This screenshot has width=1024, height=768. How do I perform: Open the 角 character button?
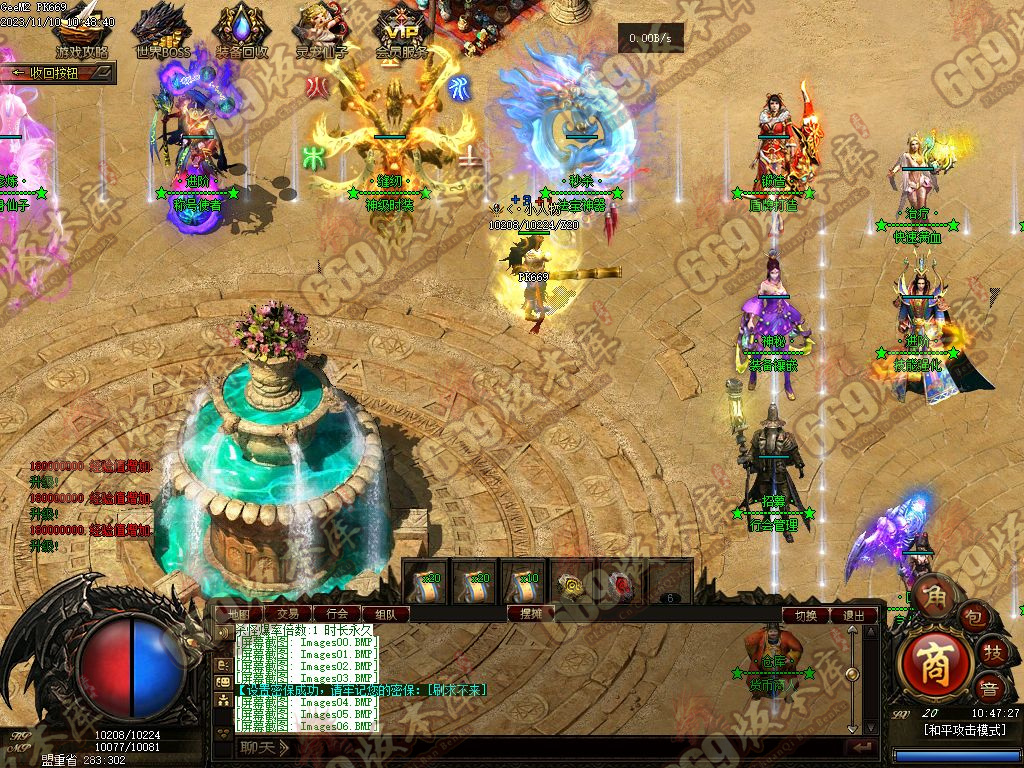pyautogui.click(x=933, y=595)
